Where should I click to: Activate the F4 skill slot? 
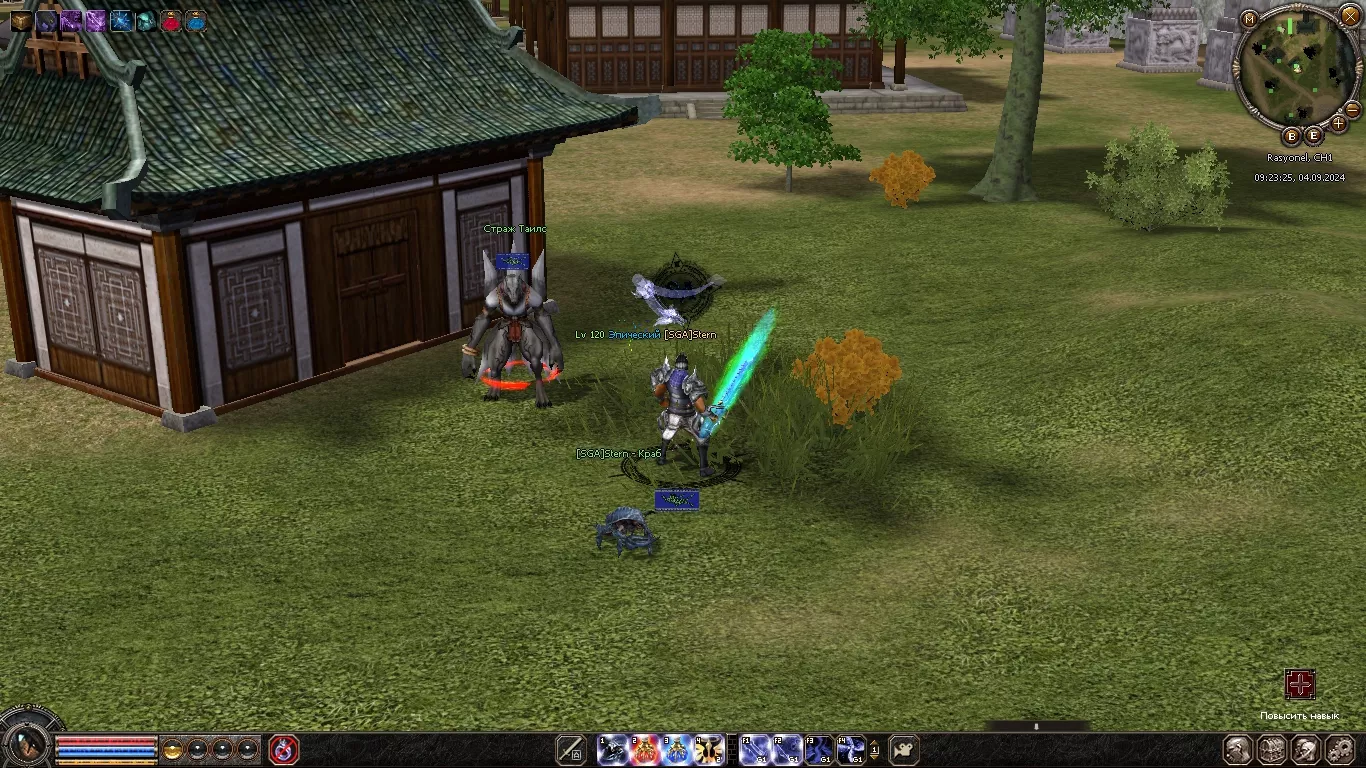click(x=851, y=749)
